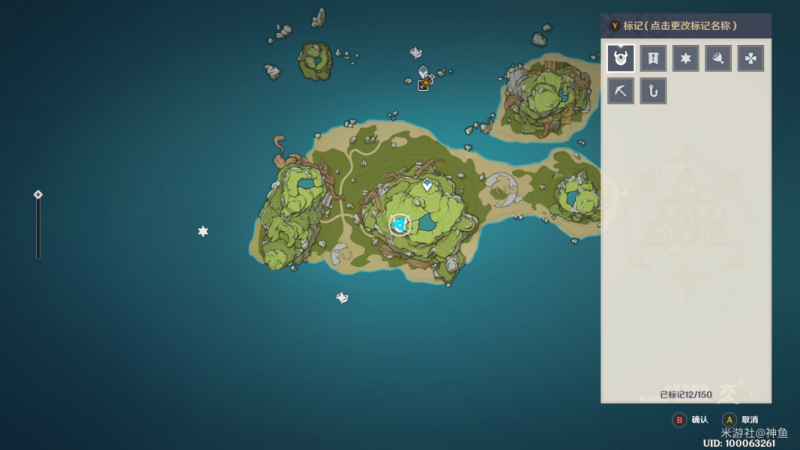This screenshot has height=450, width=800.
Task: Select the pickaxe marker icon
Action: (621, 91)
